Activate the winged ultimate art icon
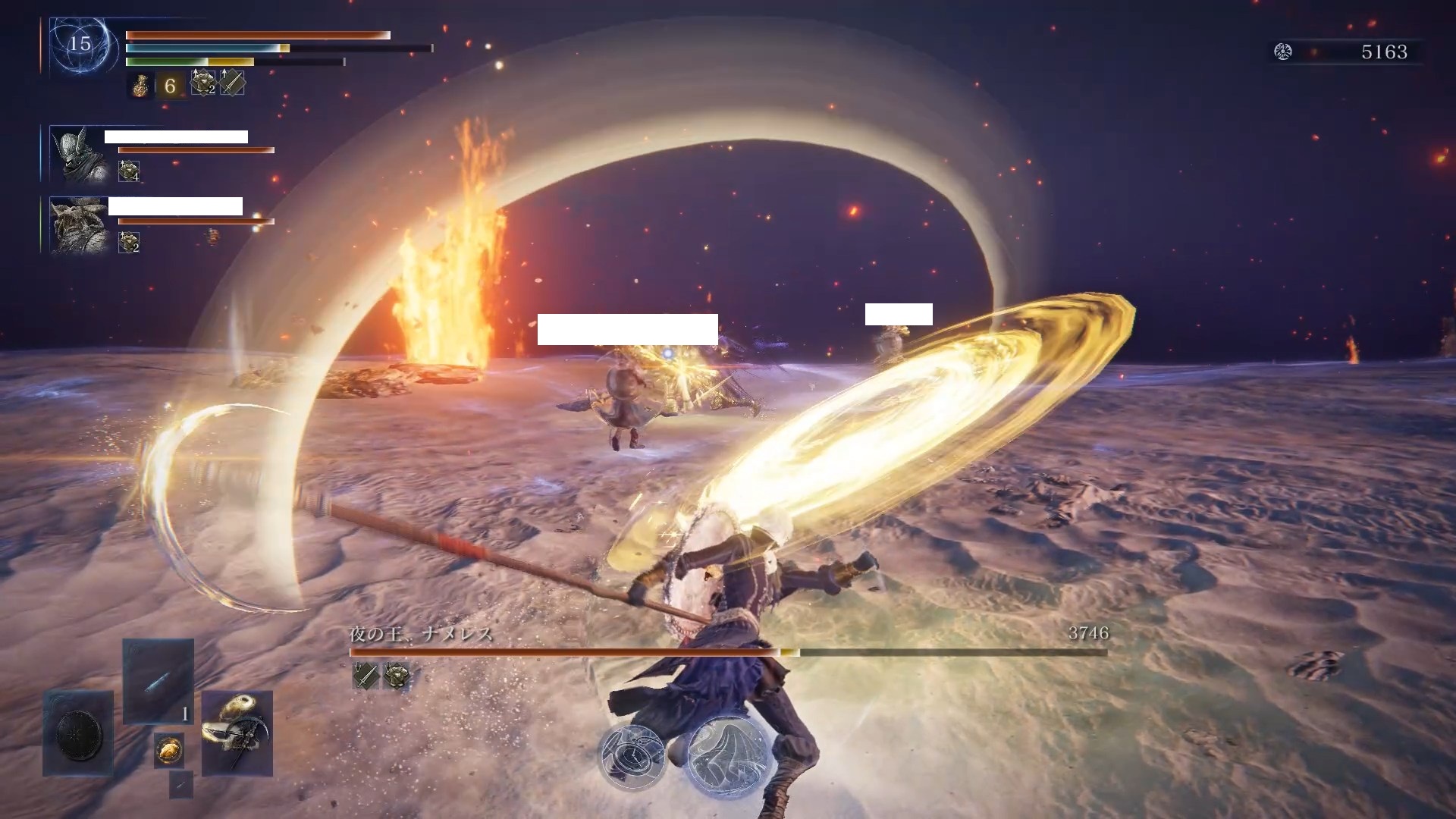 pos(726,755)
